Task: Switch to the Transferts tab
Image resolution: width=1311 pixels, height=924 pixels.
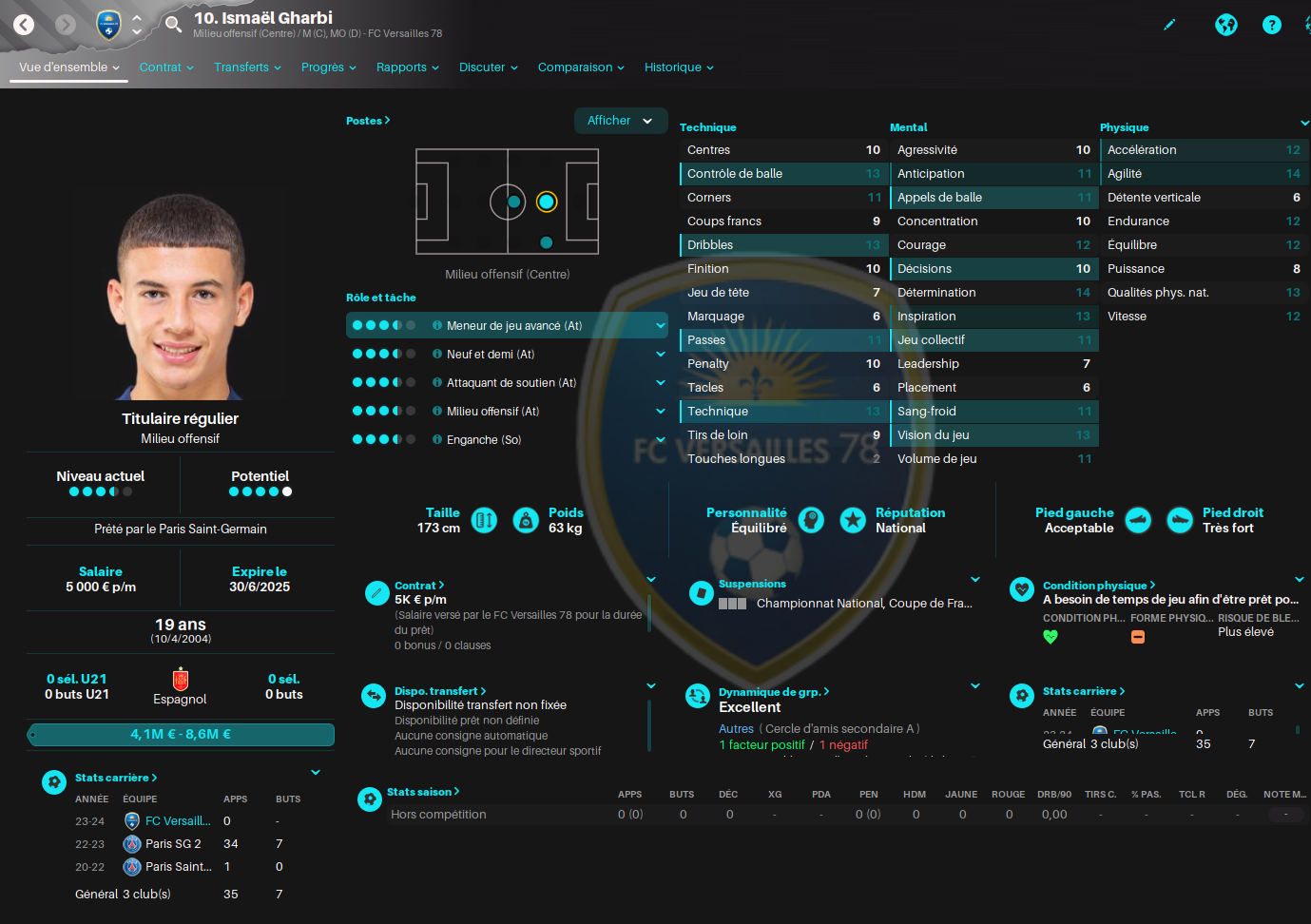Action: [x=247, y=67]
